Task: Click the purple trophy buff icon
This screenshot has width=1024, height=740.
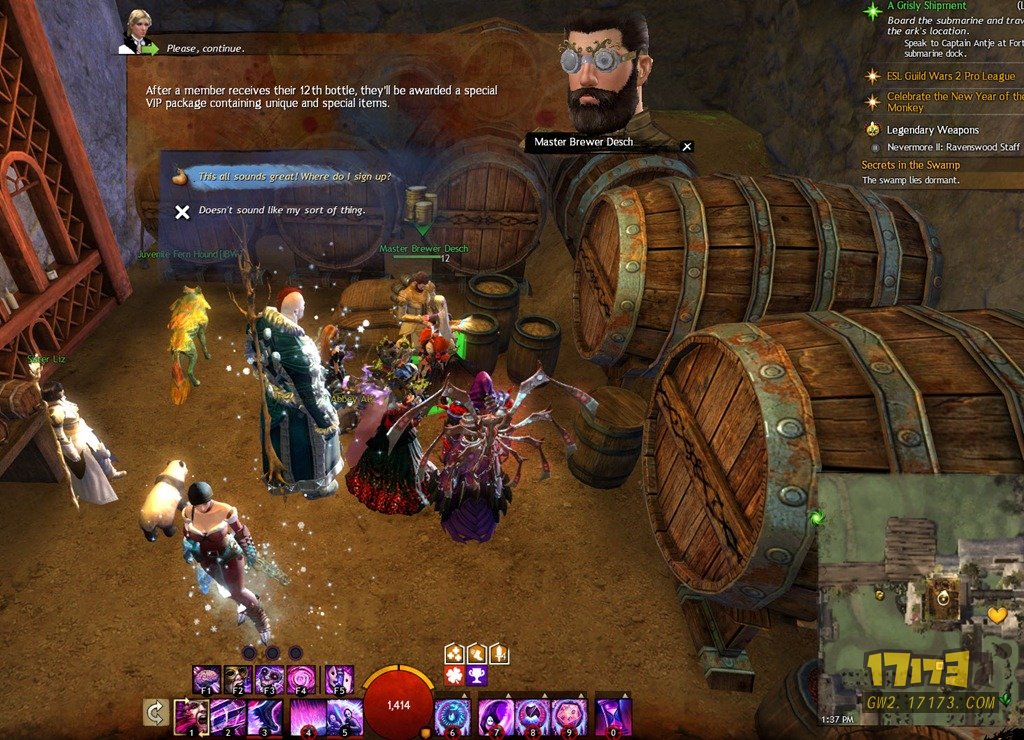Action: [x=476, y=676]
